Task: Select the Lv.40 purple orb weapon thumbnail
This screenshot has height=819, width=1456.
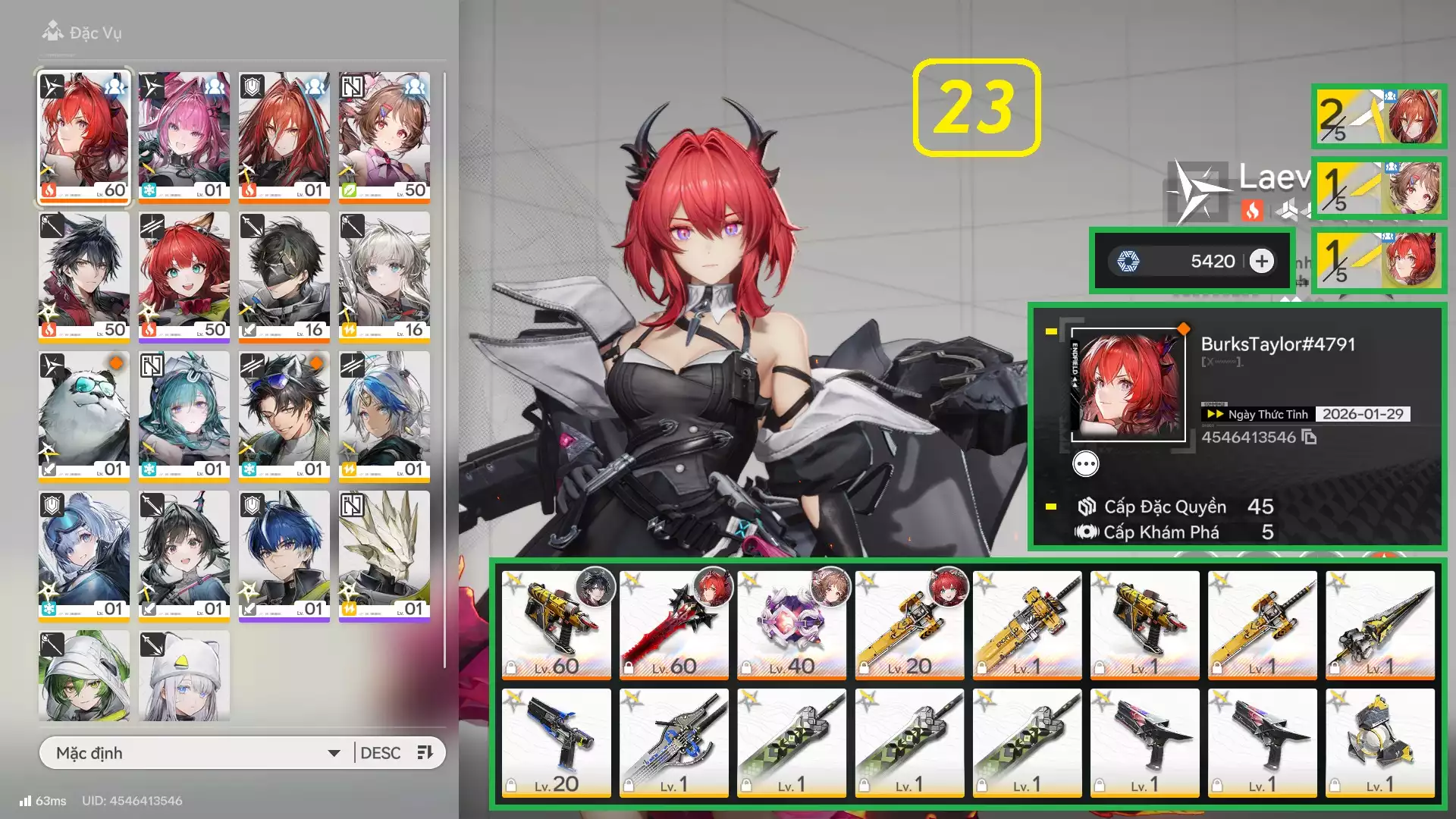Action: (x=792, y=622)
